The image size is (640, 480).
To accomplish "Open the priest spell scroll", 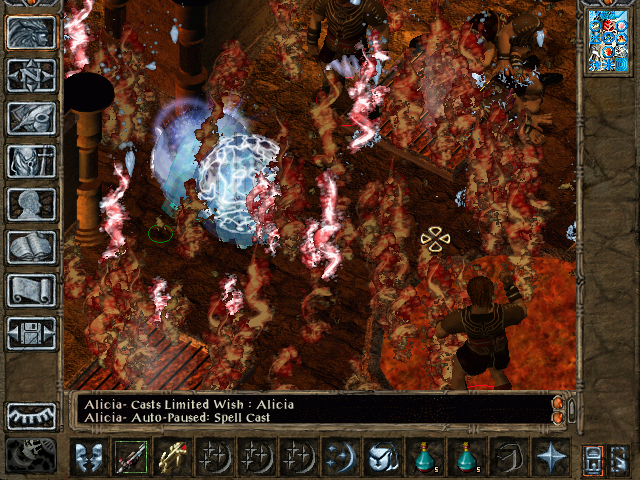I will tap(31, 290).
